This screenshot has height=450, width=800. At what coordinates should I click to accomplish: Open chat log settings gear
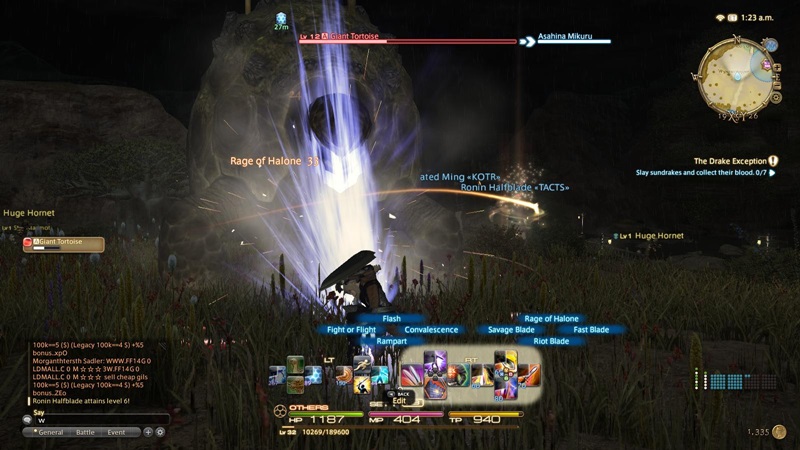pyautogui.click(x=160, y=432)
